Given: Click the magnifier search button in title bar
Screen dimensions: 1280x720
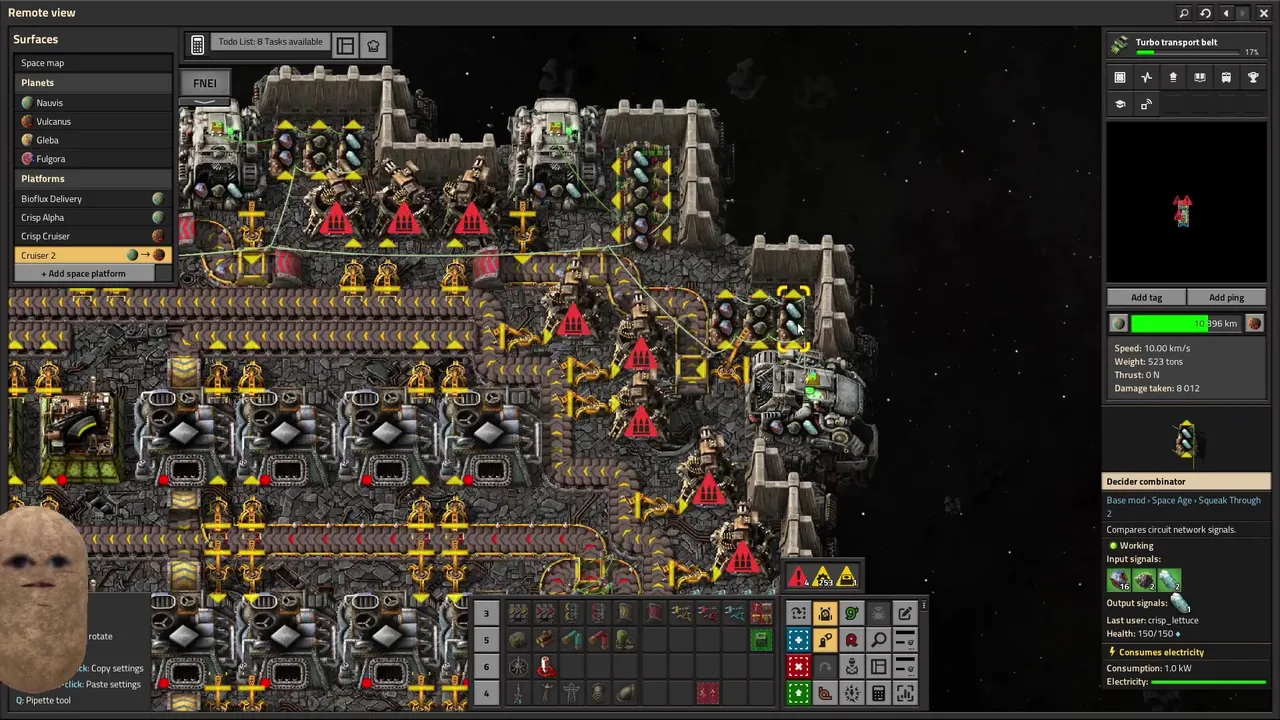Looking at the screenshot, I should pos(1184,13).
